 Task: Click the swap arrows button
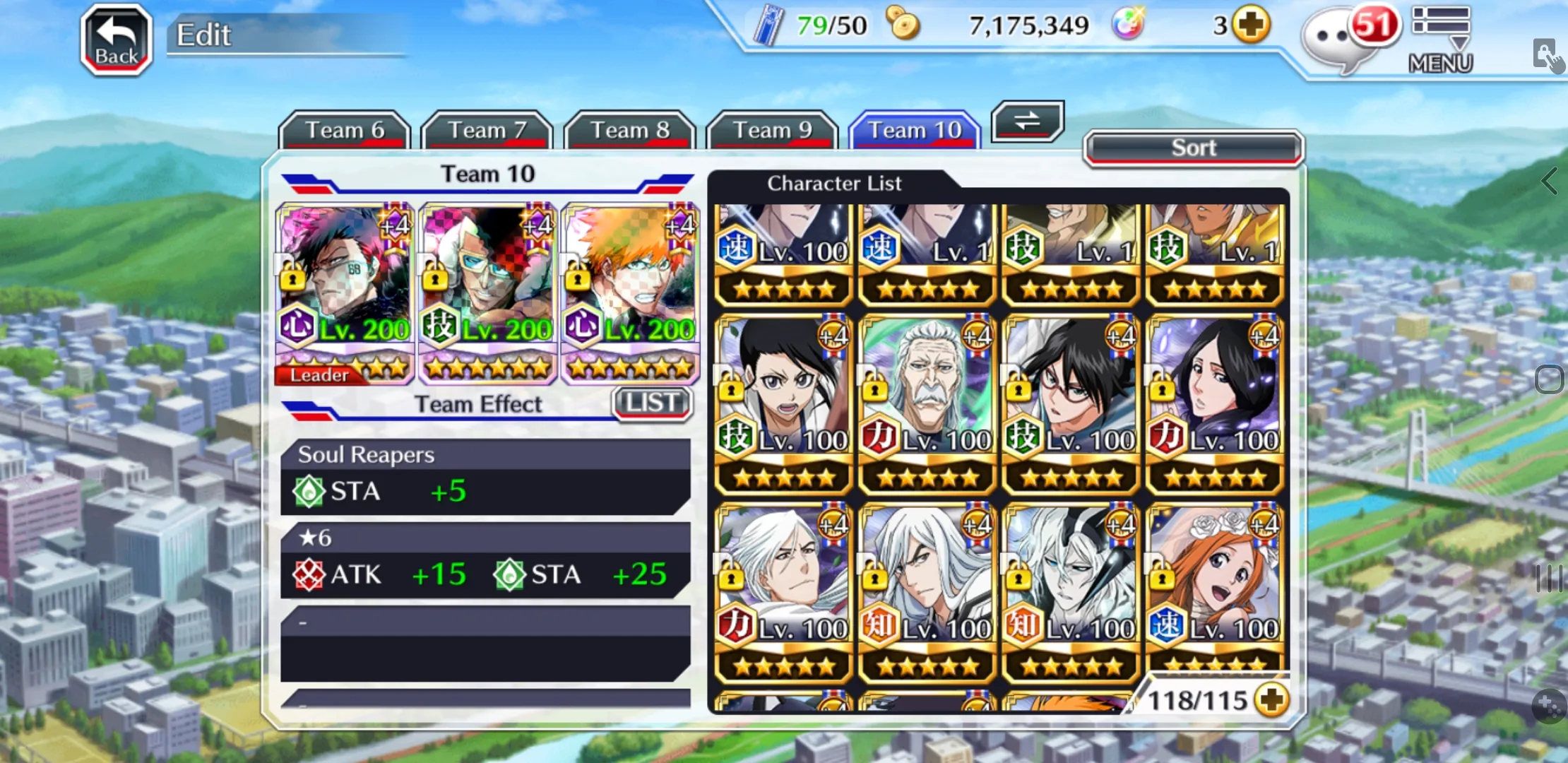[x=1027, y=121]
